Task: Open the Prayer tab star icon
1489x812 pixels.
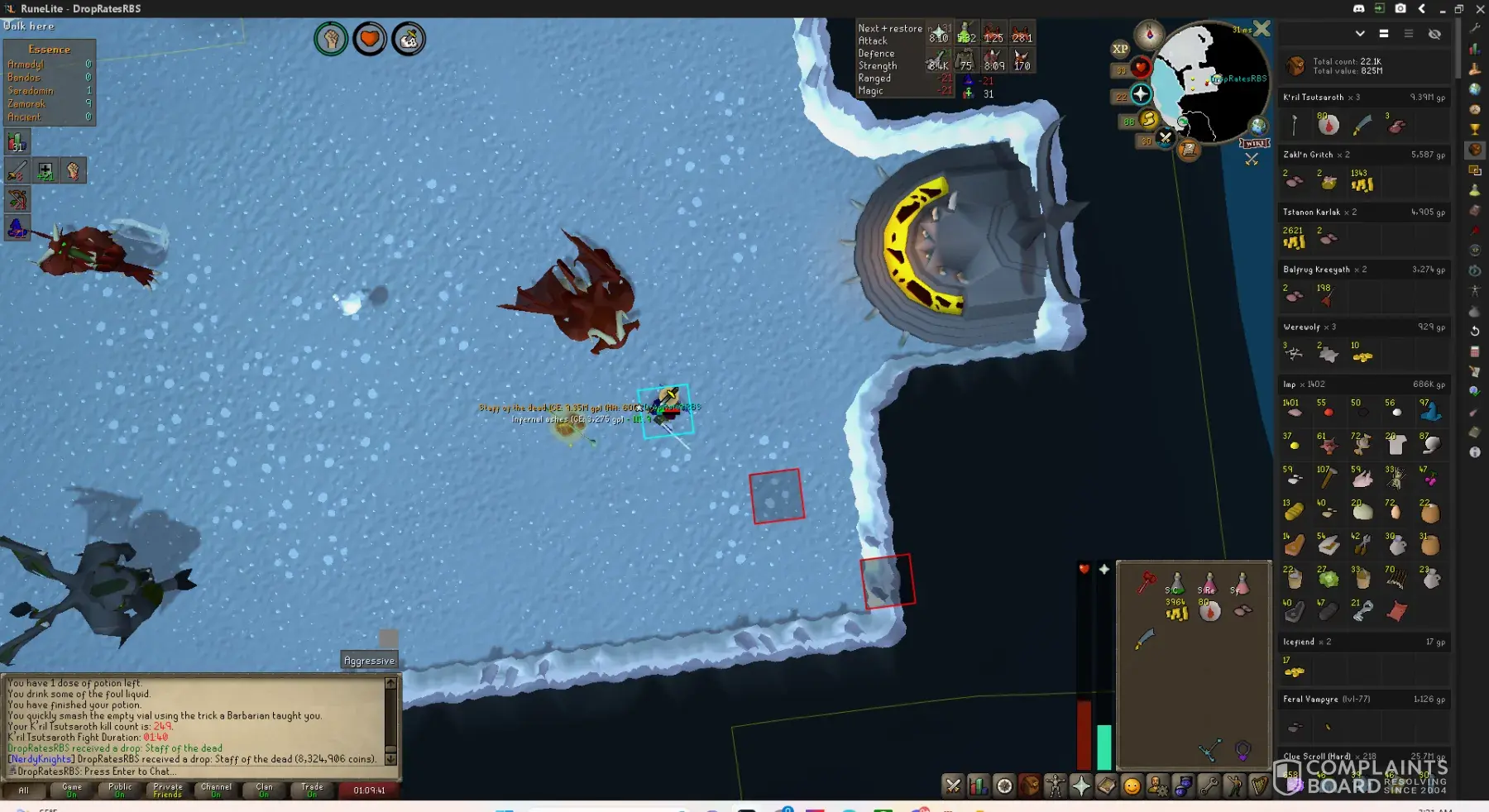Action: (1081, 786)
